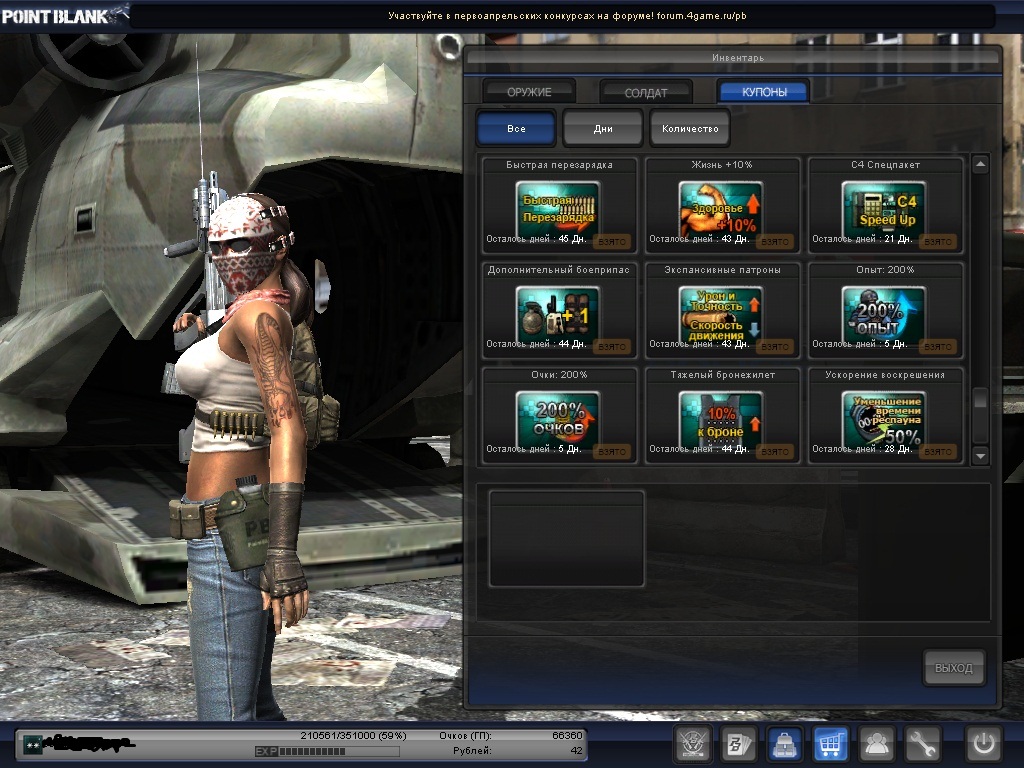Filter coupons by Дни
The height and width of the screenshot is (768, 1024).
603,129
